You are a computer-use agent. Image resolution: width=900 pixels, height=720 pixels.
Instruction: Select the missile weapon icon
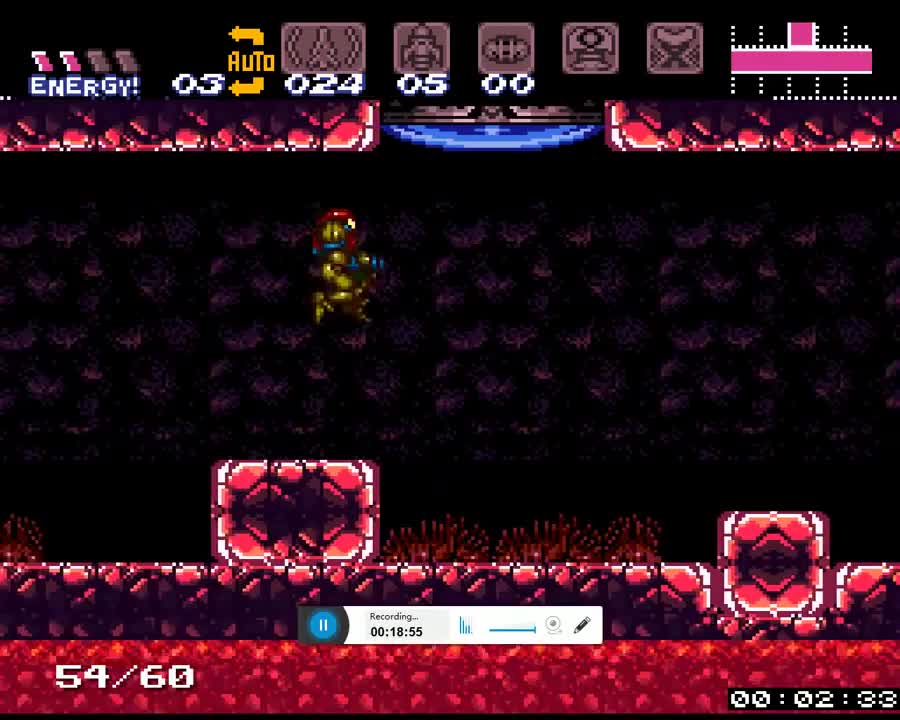323,48
